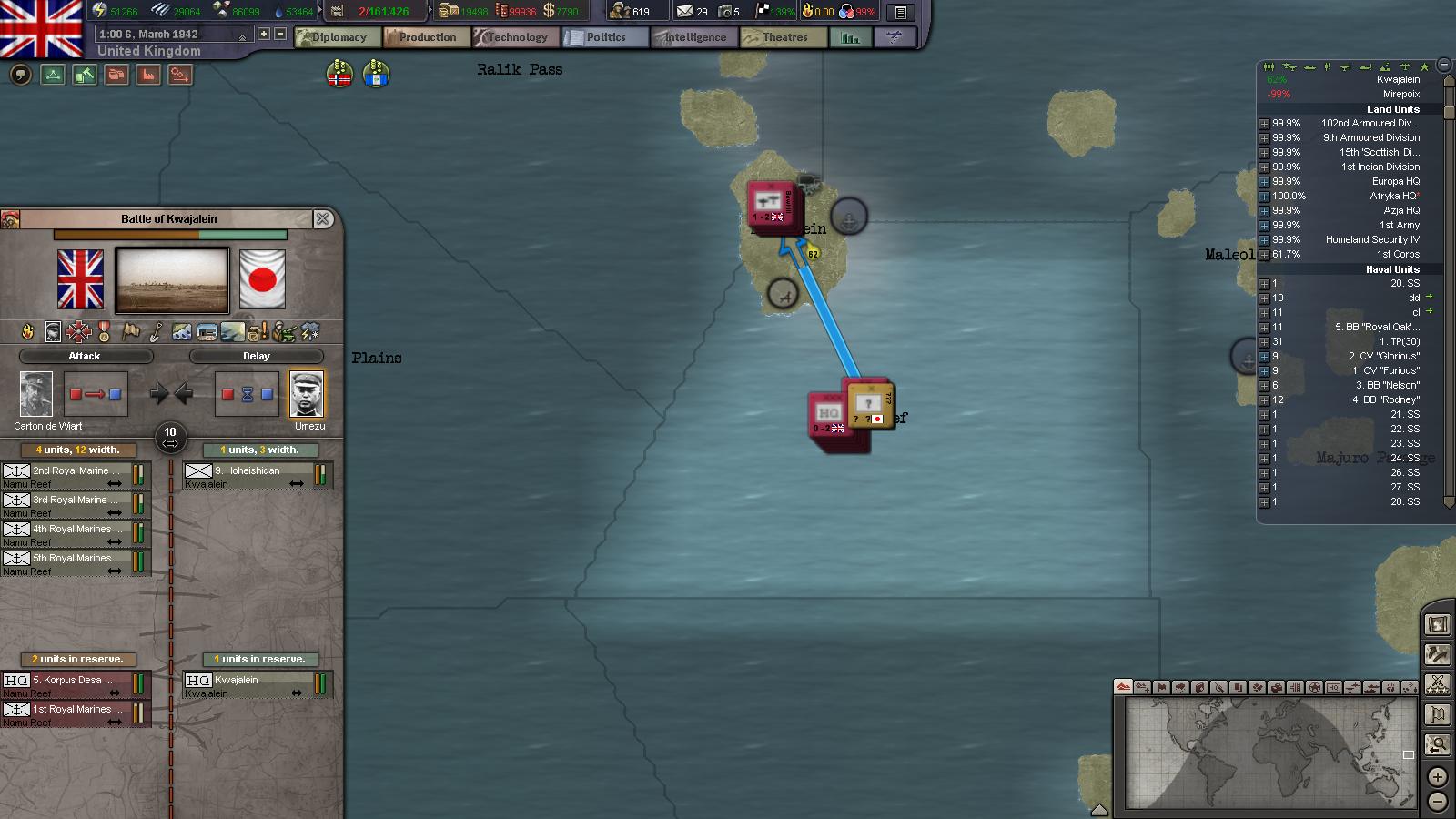Select the 2nd Royal Marine unit row

tap(76, 474)
